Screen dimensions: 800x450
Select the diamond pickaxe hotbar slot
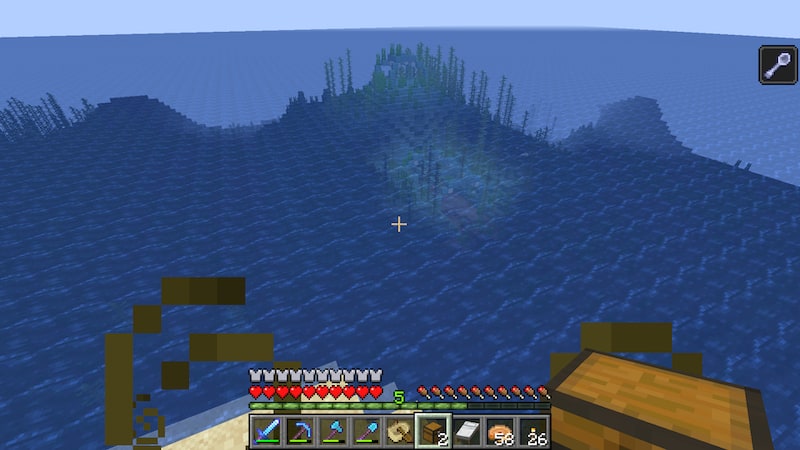point(299,431)
